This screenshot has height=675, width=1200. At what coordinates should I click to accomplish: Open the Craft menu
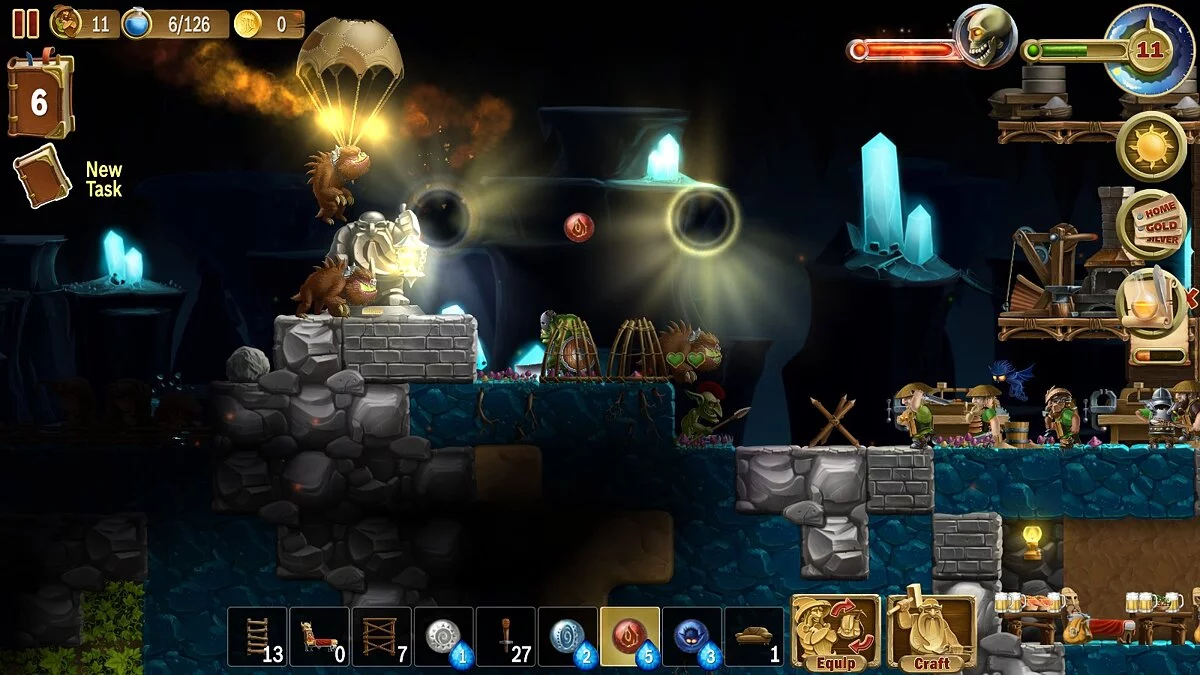(x=932, y=632)
